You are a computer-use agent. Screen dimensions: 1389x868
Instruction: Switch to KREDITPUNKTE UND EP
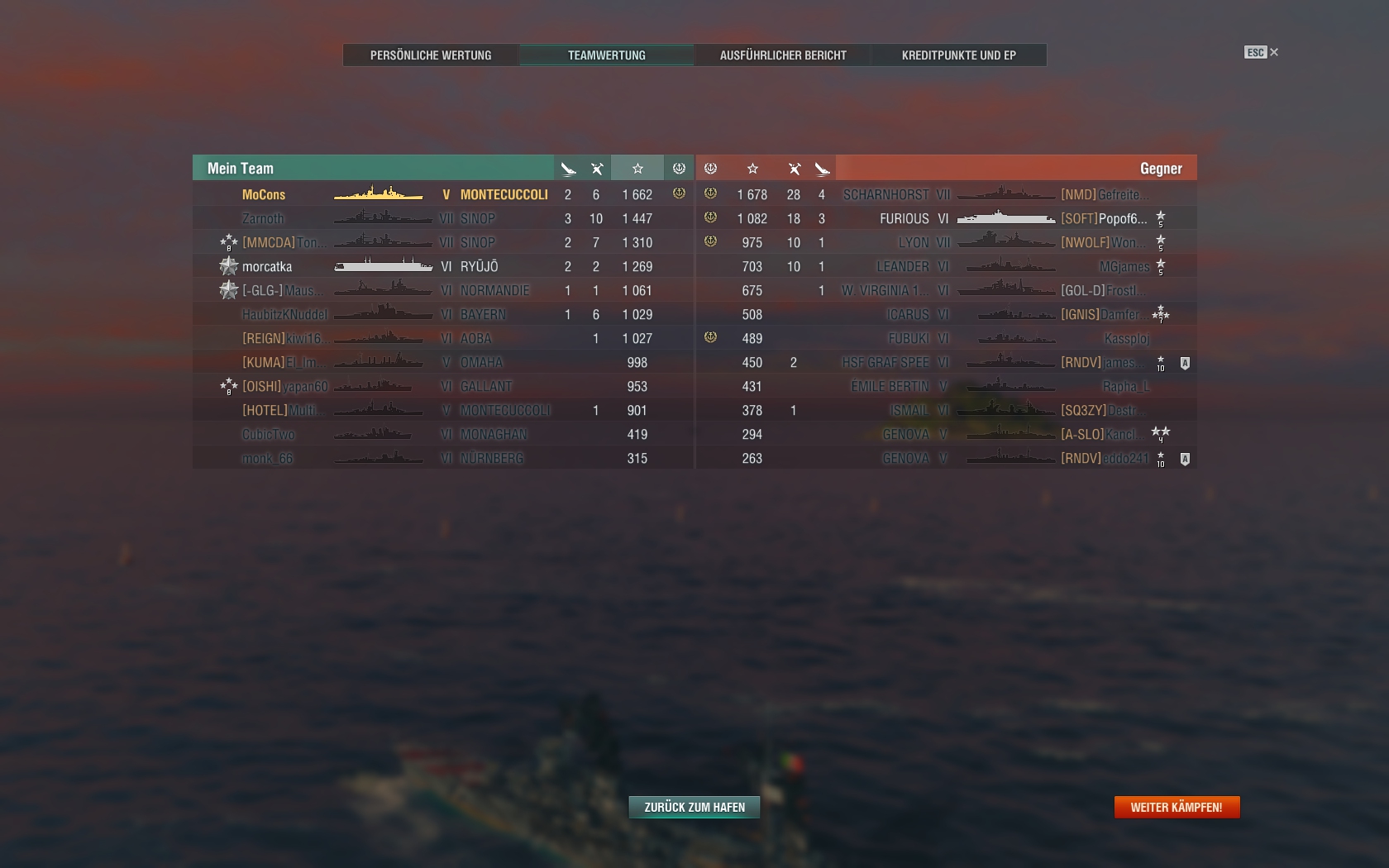[959, 55]
